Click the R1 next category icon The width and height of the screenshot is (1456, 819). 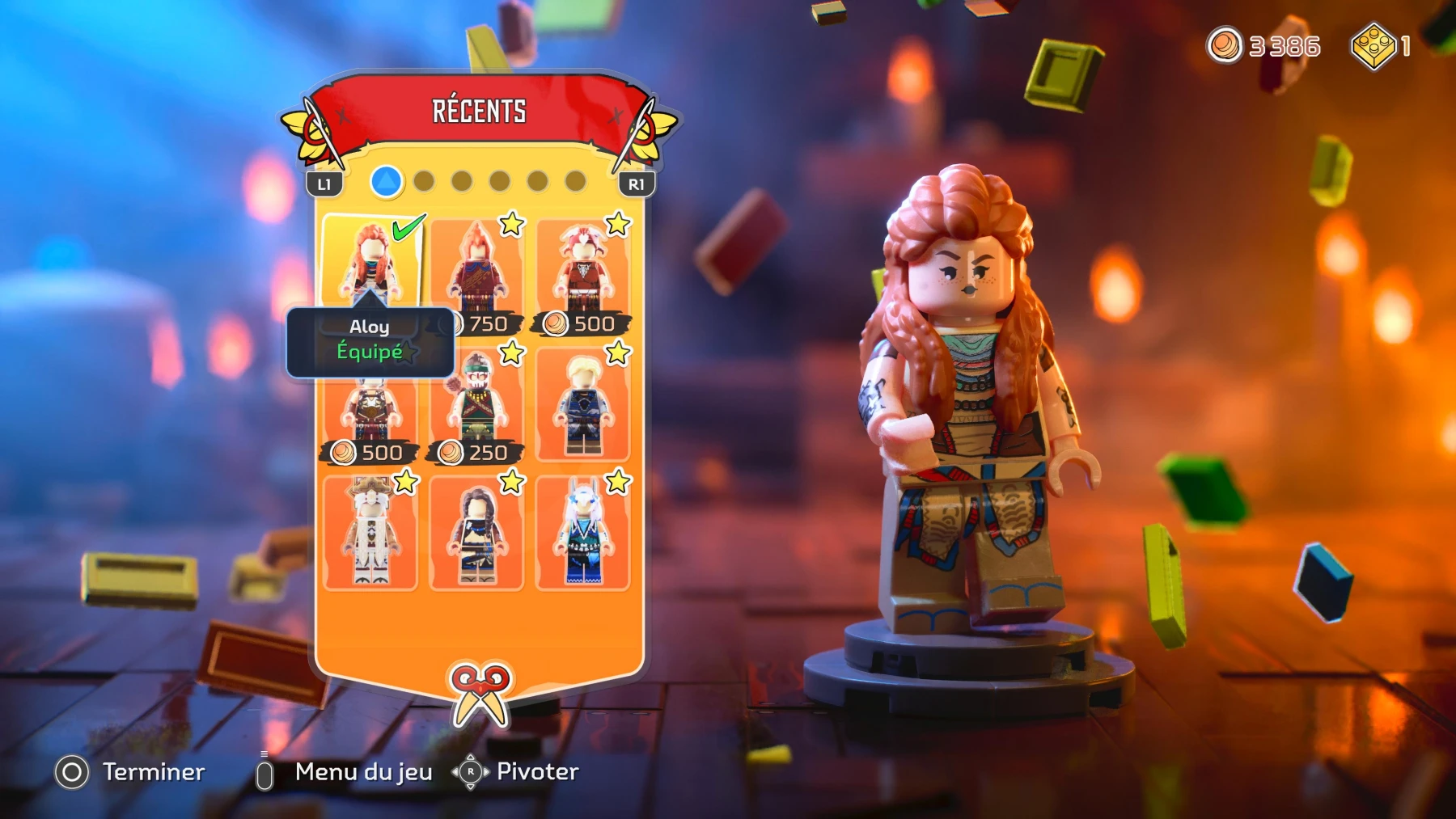637,184
